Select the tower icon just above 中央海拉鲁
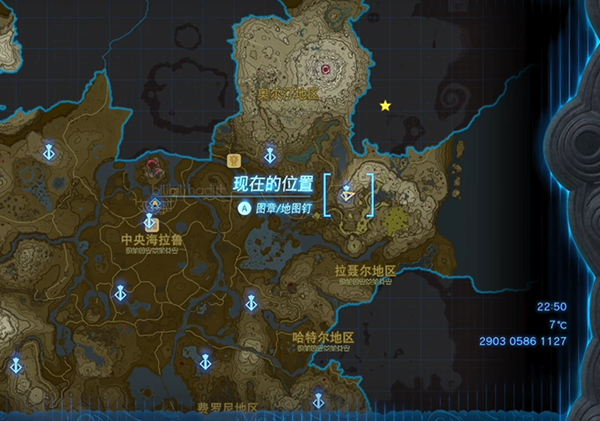The width and height of the screenshot is (600, 421). [155, 207]
